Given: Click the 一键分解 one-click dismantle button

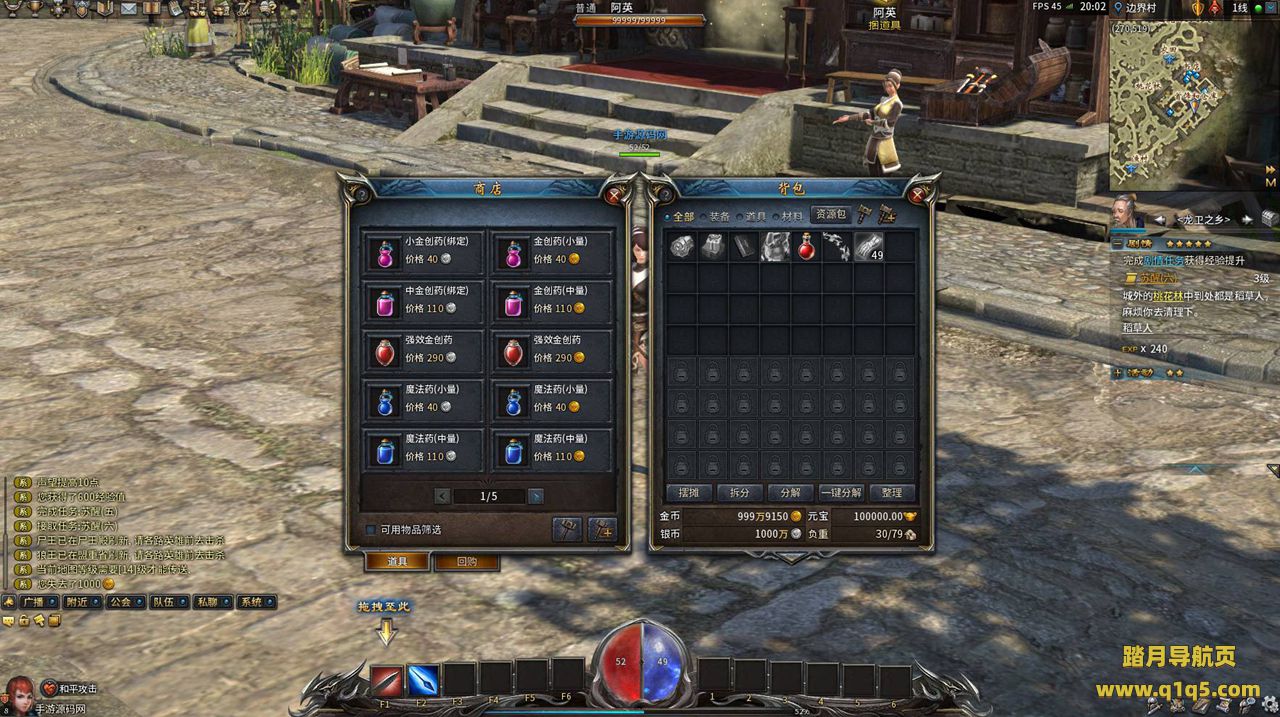Looking at the screenshot, I should tap(841, 493).
